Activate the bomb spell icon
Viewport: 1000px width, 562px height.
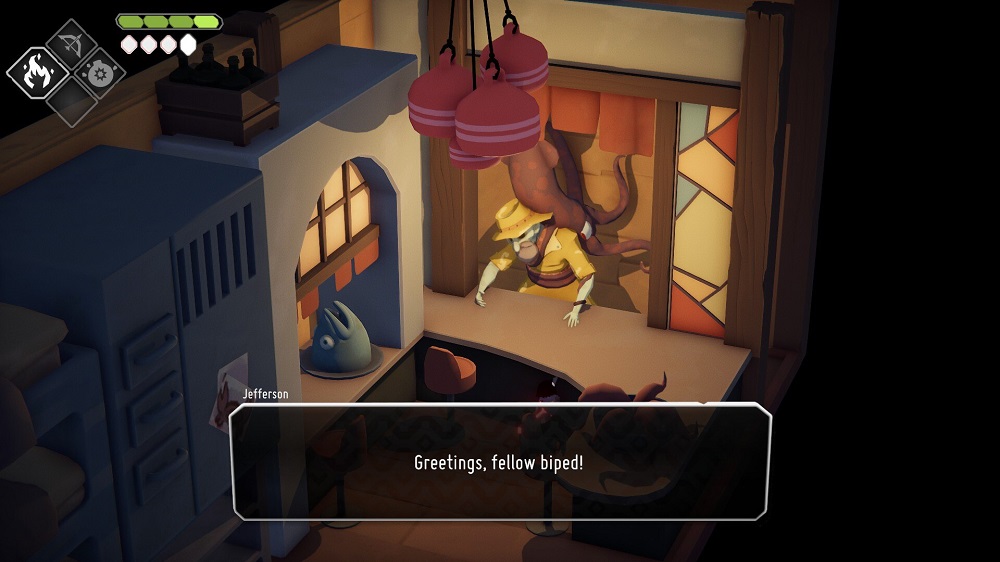100,73
